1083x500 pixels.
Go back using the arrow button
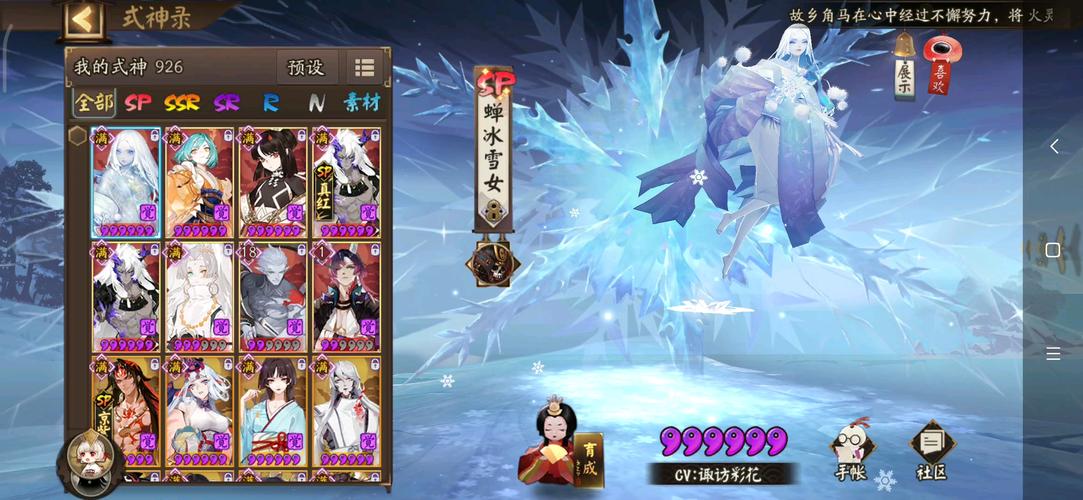[84, 19]
